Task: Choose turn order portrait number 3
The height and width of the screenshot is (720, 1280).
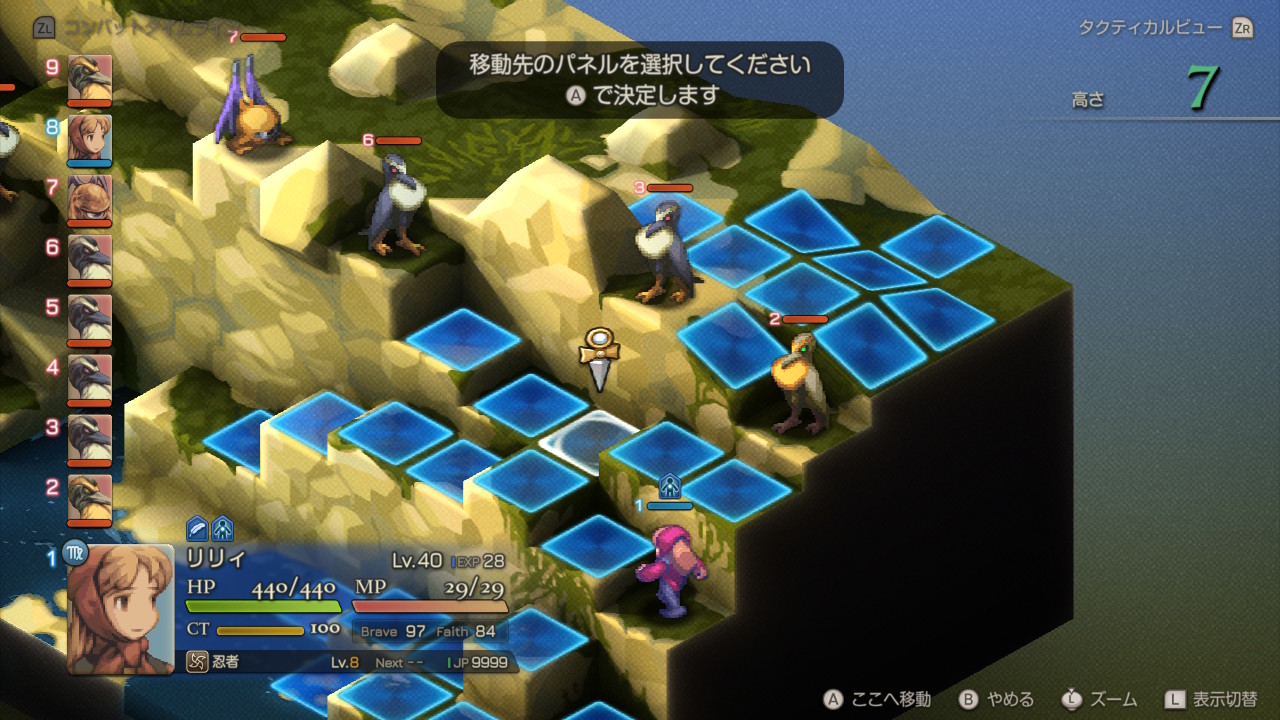Action: [x=90, y=439]
